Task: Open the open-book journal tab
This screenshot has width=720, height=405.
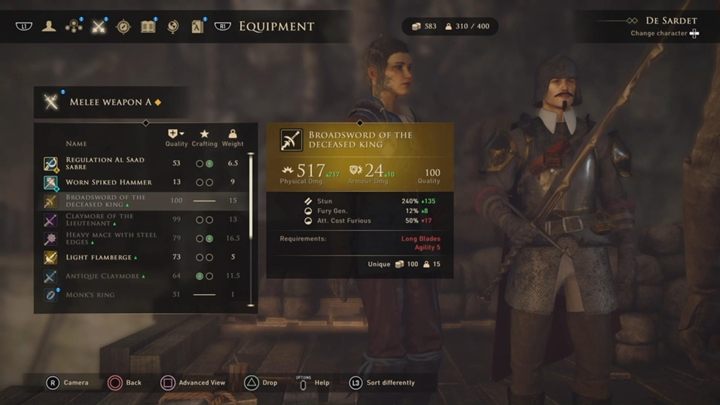Action: click(x=148, y=27)
